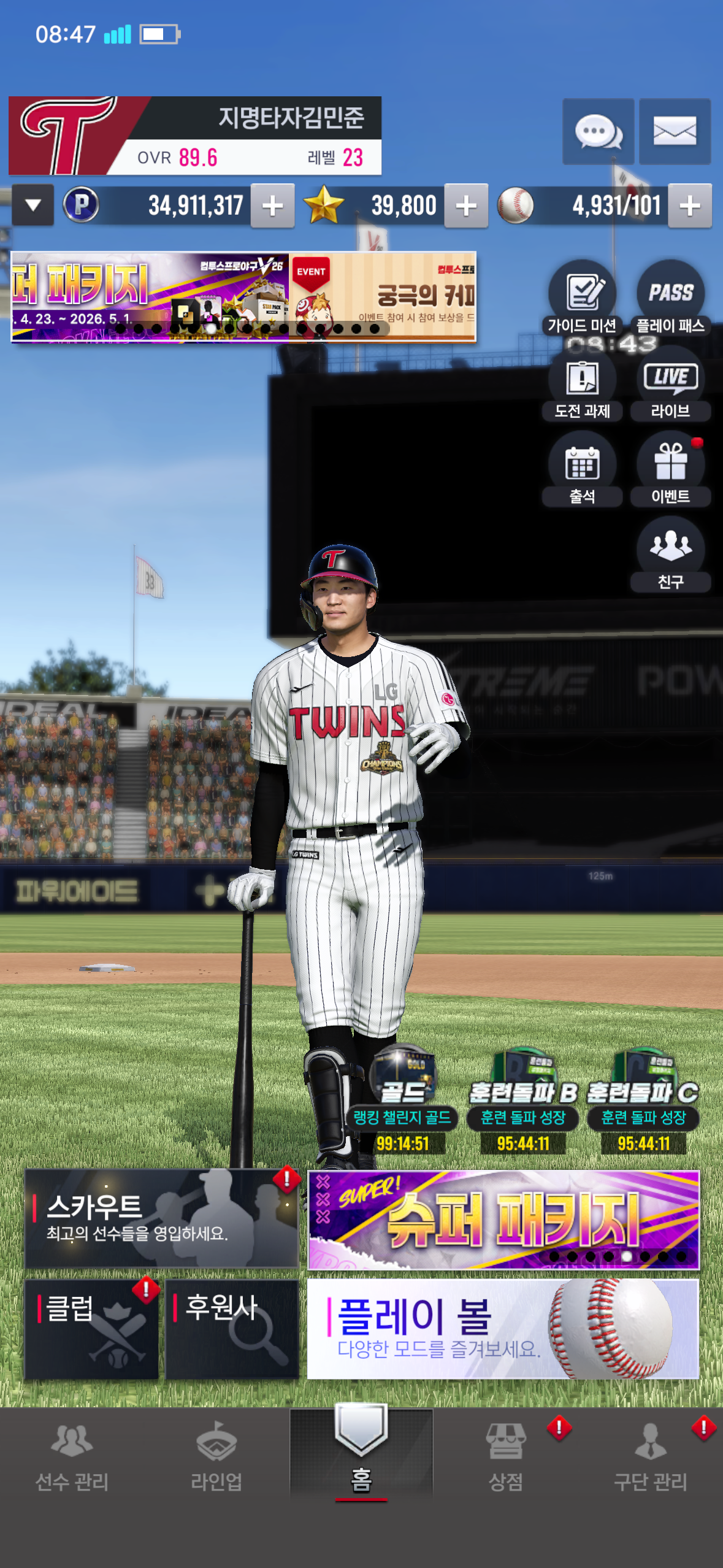Image resolution: width=723 pixels, height=1568 pixels.
Task: Open the 스카우트 scout panel
Action: pos(161,1218)
